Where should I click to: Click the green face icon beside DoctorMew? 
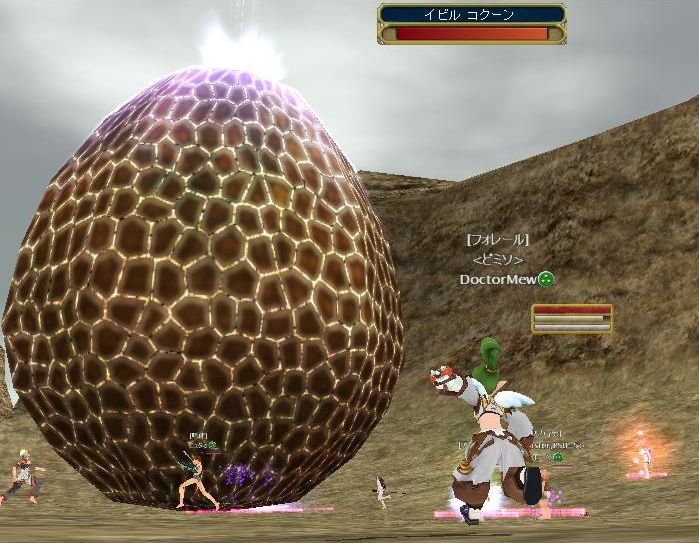pos(546,280)
